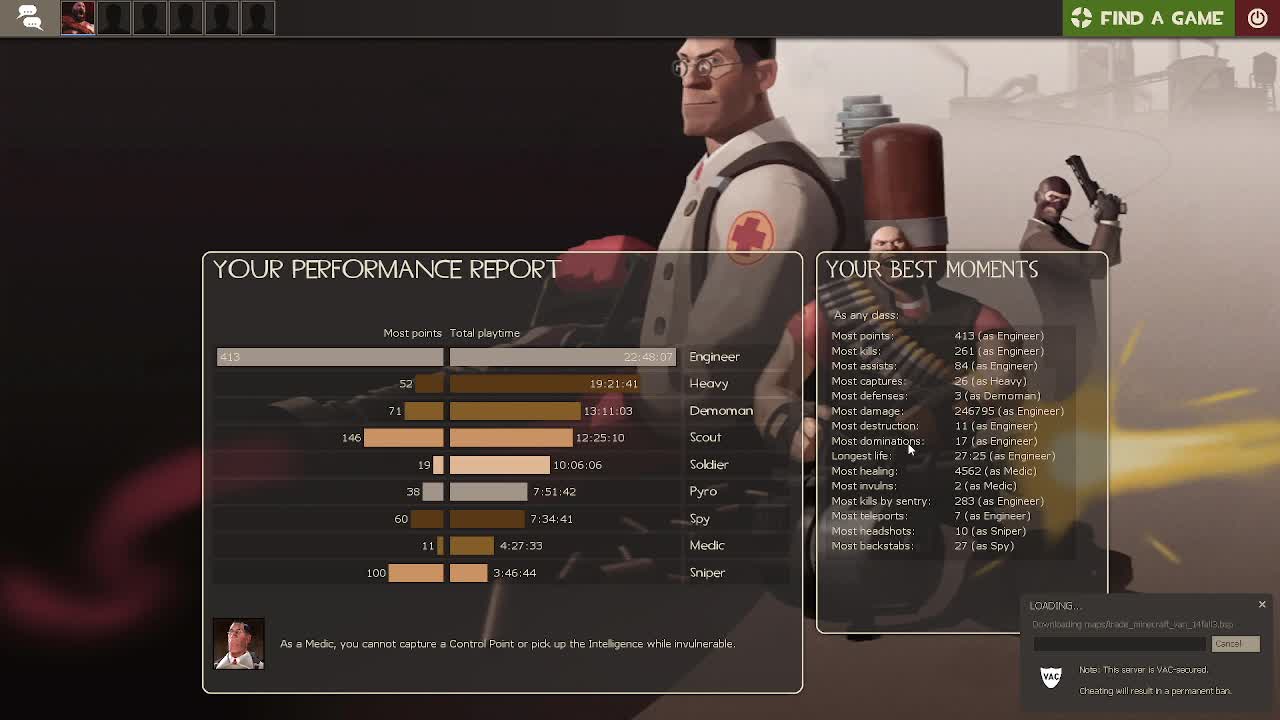Click the Medic portrait next to the tip
This screenshot has width=1280, height=720.
238,643
